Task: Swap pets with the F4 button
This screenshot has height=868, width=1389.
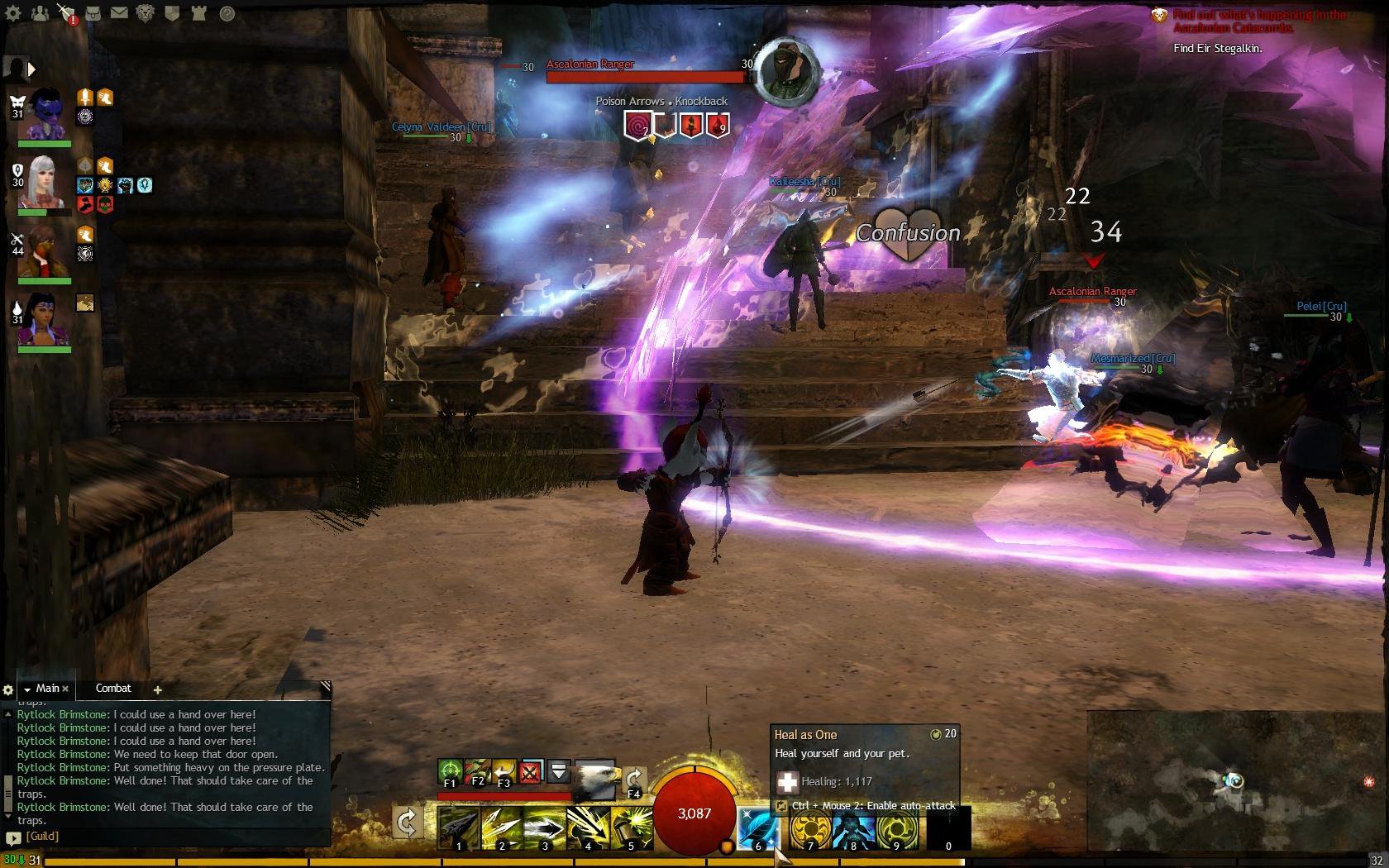Action: point(634,779)
